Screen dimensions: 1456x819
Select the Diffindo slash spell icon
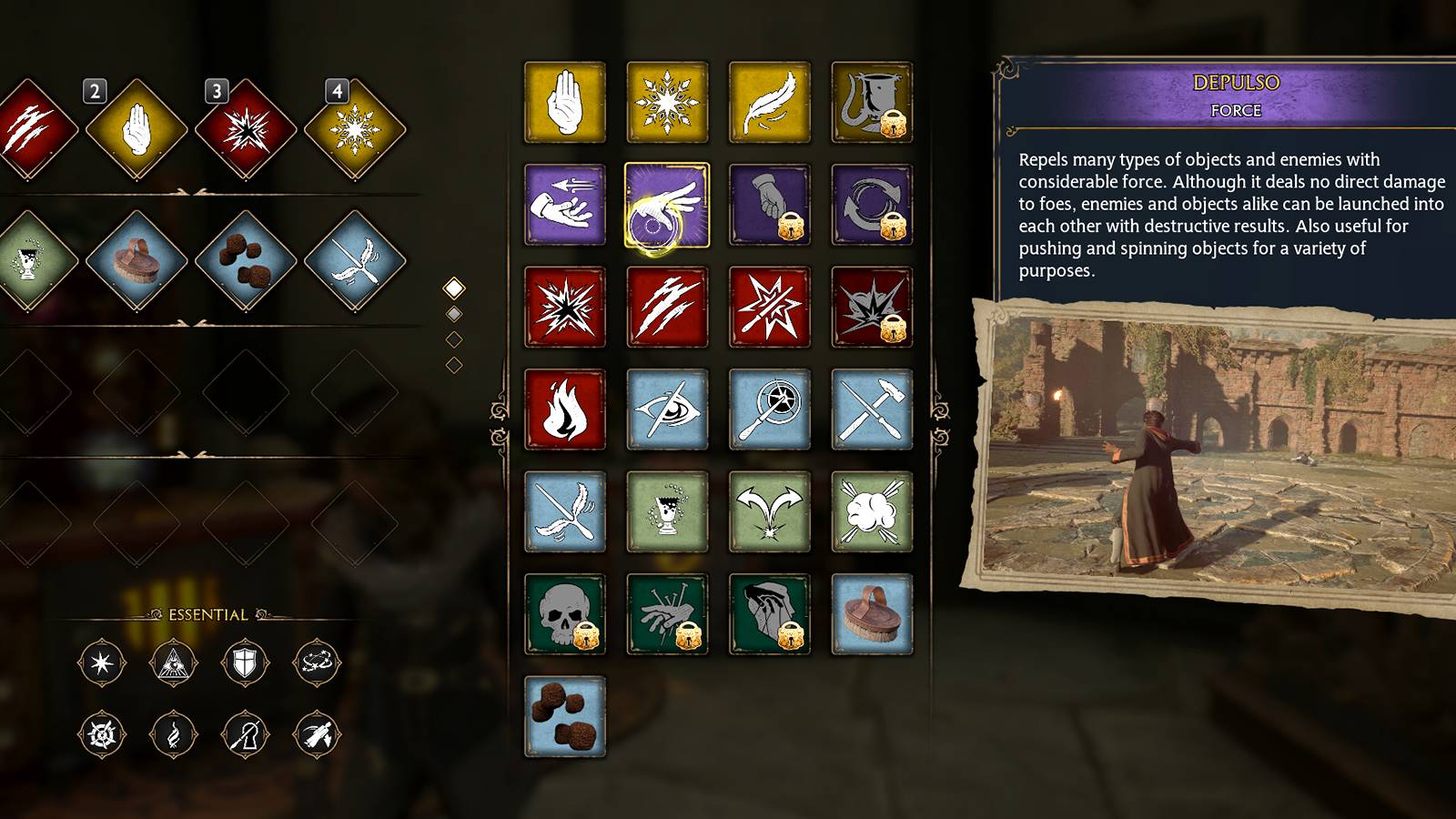point(667,308)
